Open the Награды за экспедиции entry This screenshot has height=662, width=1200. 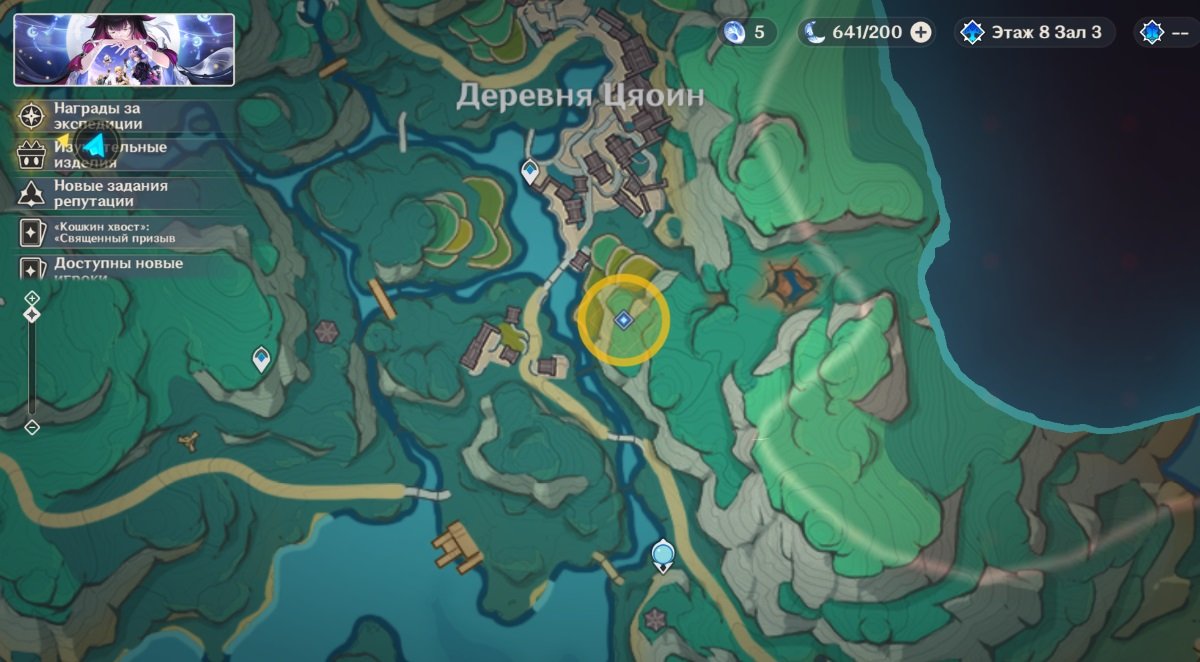point(98,116)
